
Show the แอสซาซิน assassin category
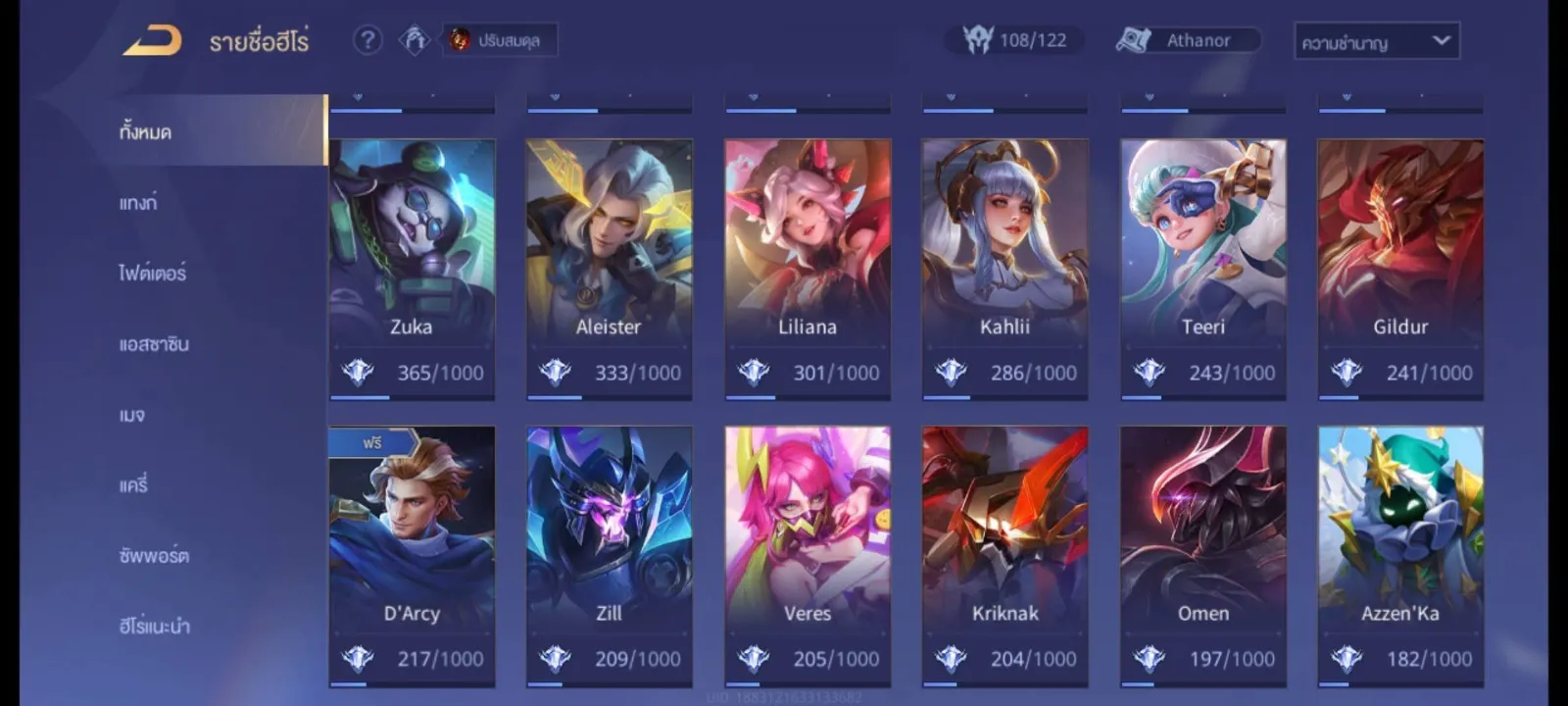coord(154,344)
